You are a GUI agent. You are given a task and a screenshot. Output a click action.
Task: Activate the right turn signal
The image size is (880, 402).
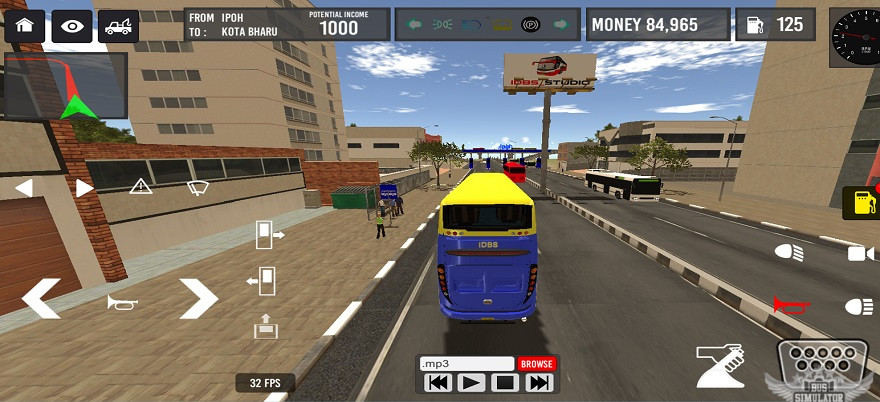point(84,187)
